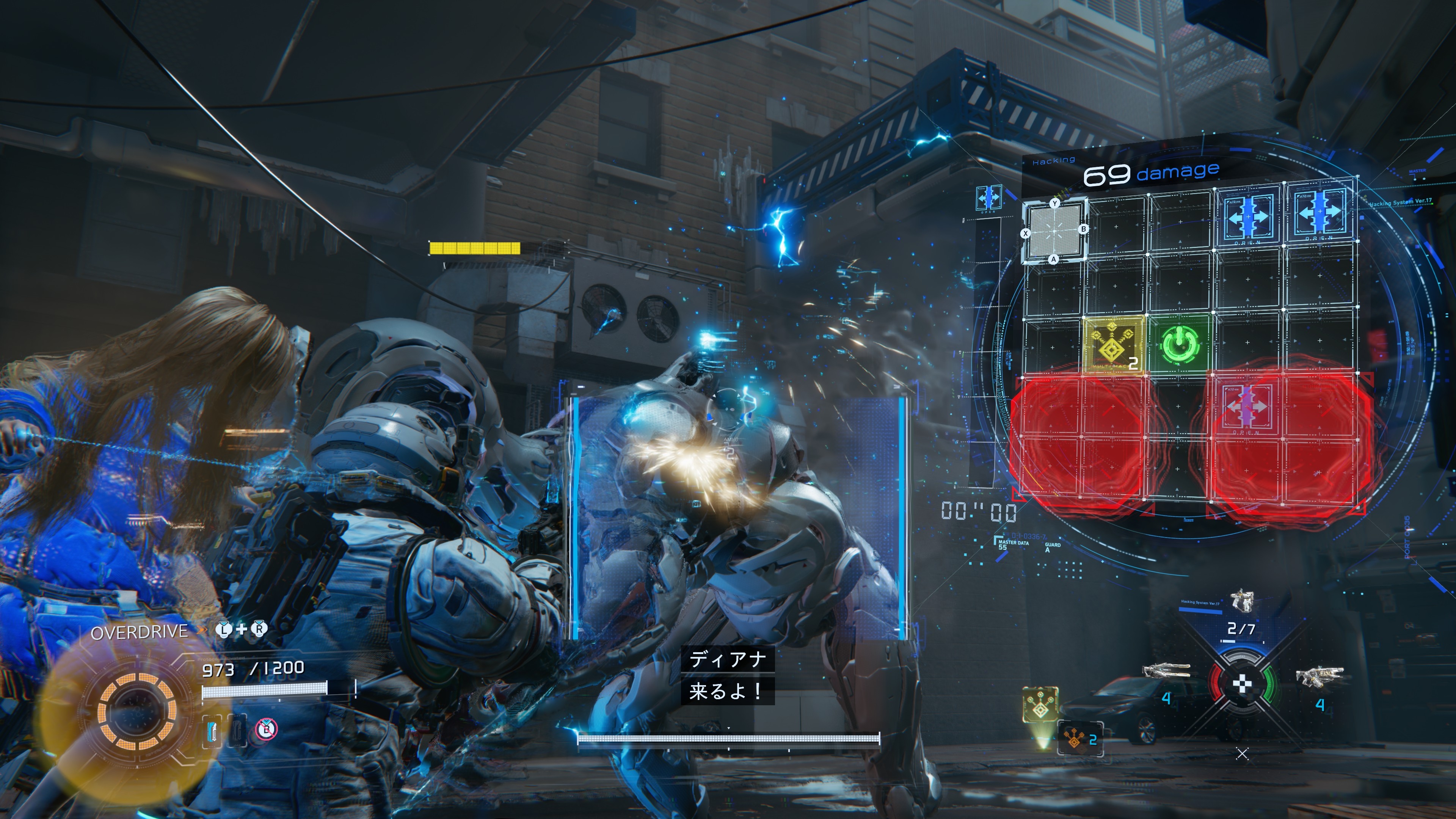Select the orange hacking node slot with count 2

[1079, 738]
